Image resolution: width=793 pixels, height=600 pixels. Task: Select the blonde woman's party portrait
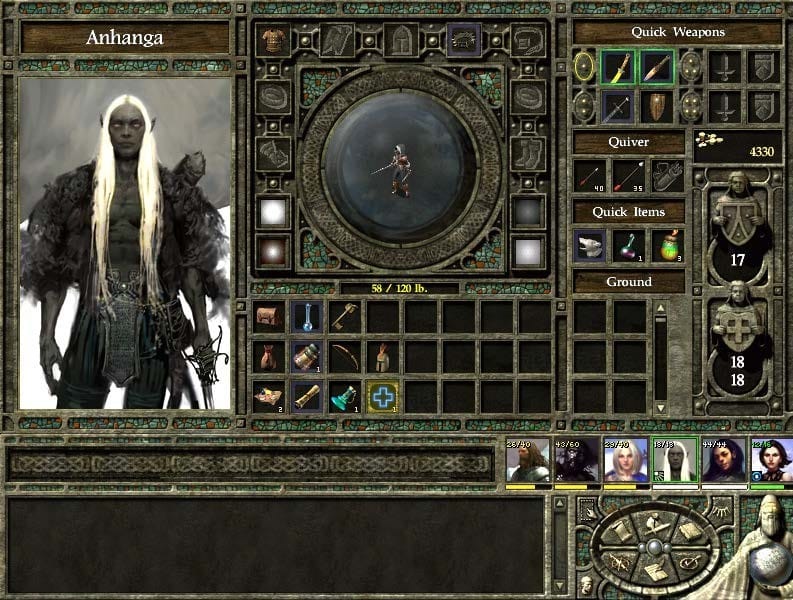(625, 460)
